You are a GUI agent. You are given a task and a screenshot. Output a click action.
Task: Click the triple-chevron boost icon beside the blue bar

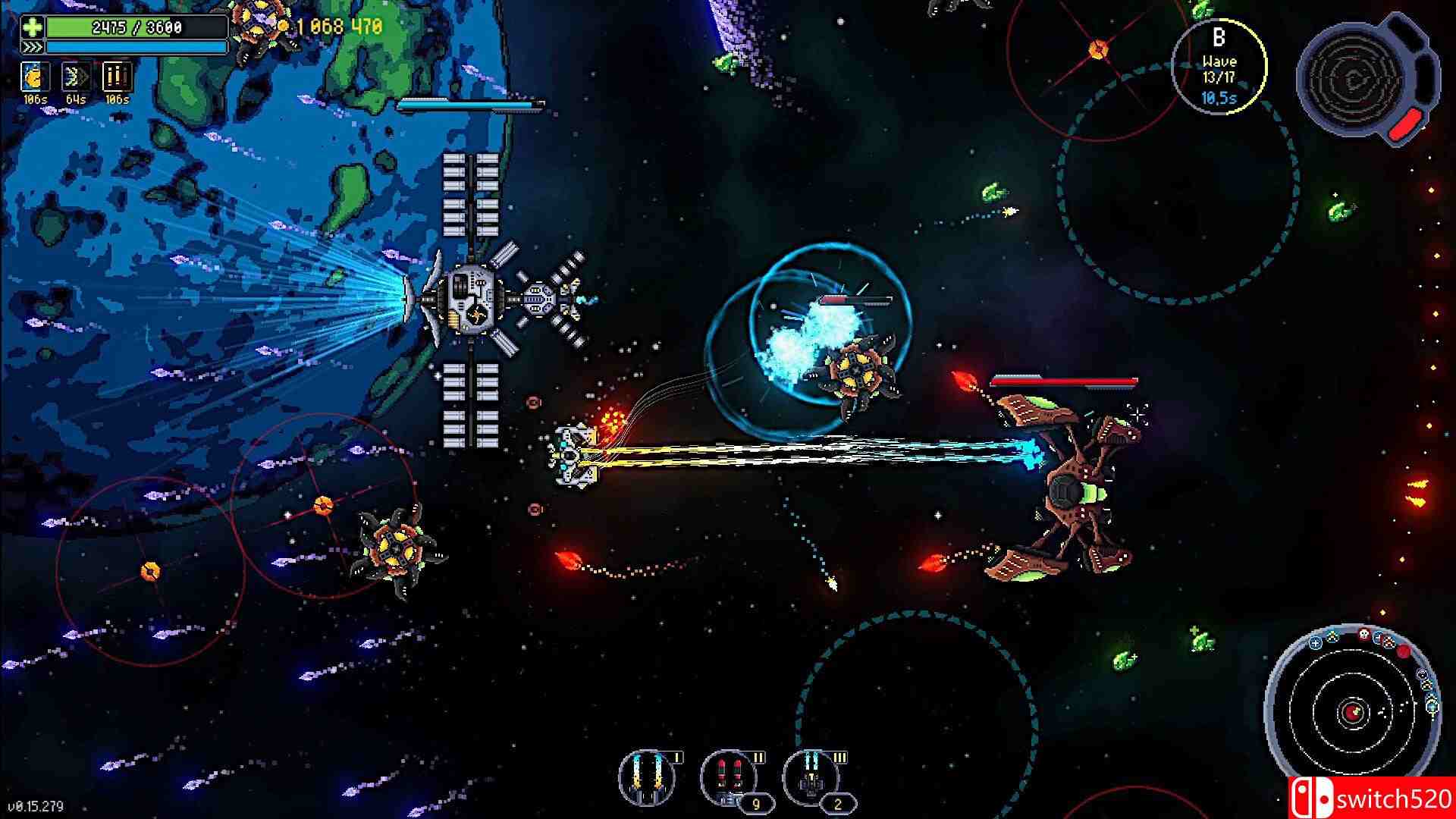pos(32,47)
